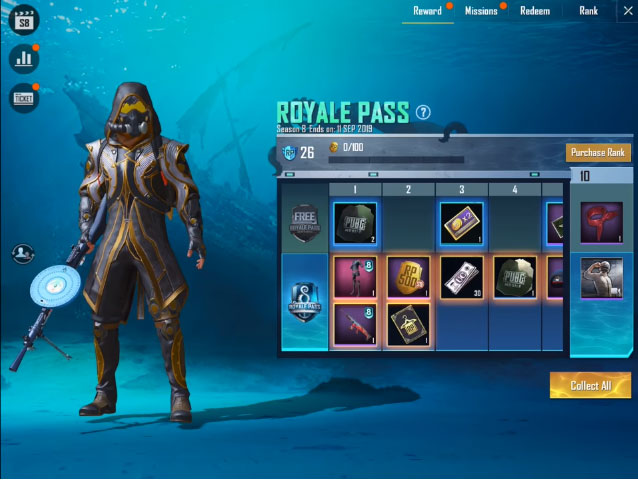This screenshot has height=480, width=638.
Task: Open the Missions tab
Action: click(x=481, y=11)
